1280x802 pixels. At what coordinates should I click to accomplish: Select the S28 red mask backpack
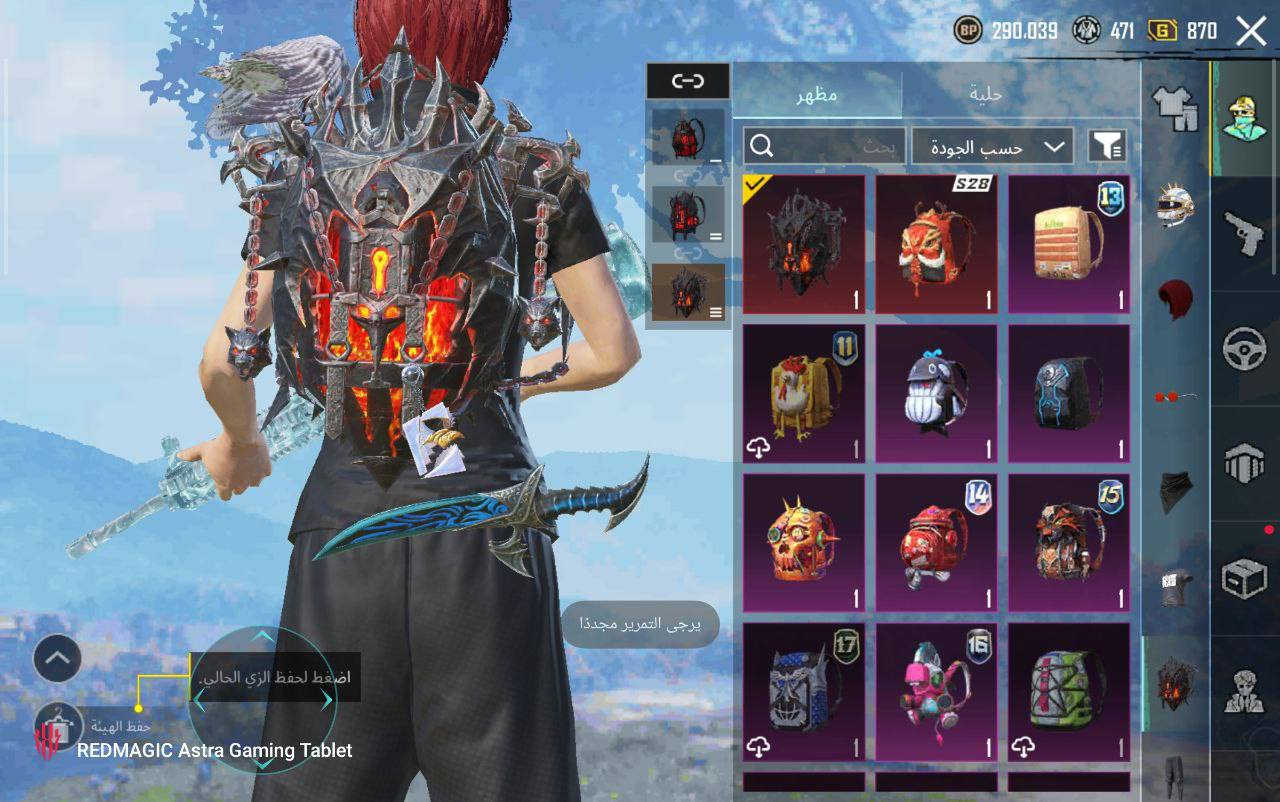(x=937, y=245)
